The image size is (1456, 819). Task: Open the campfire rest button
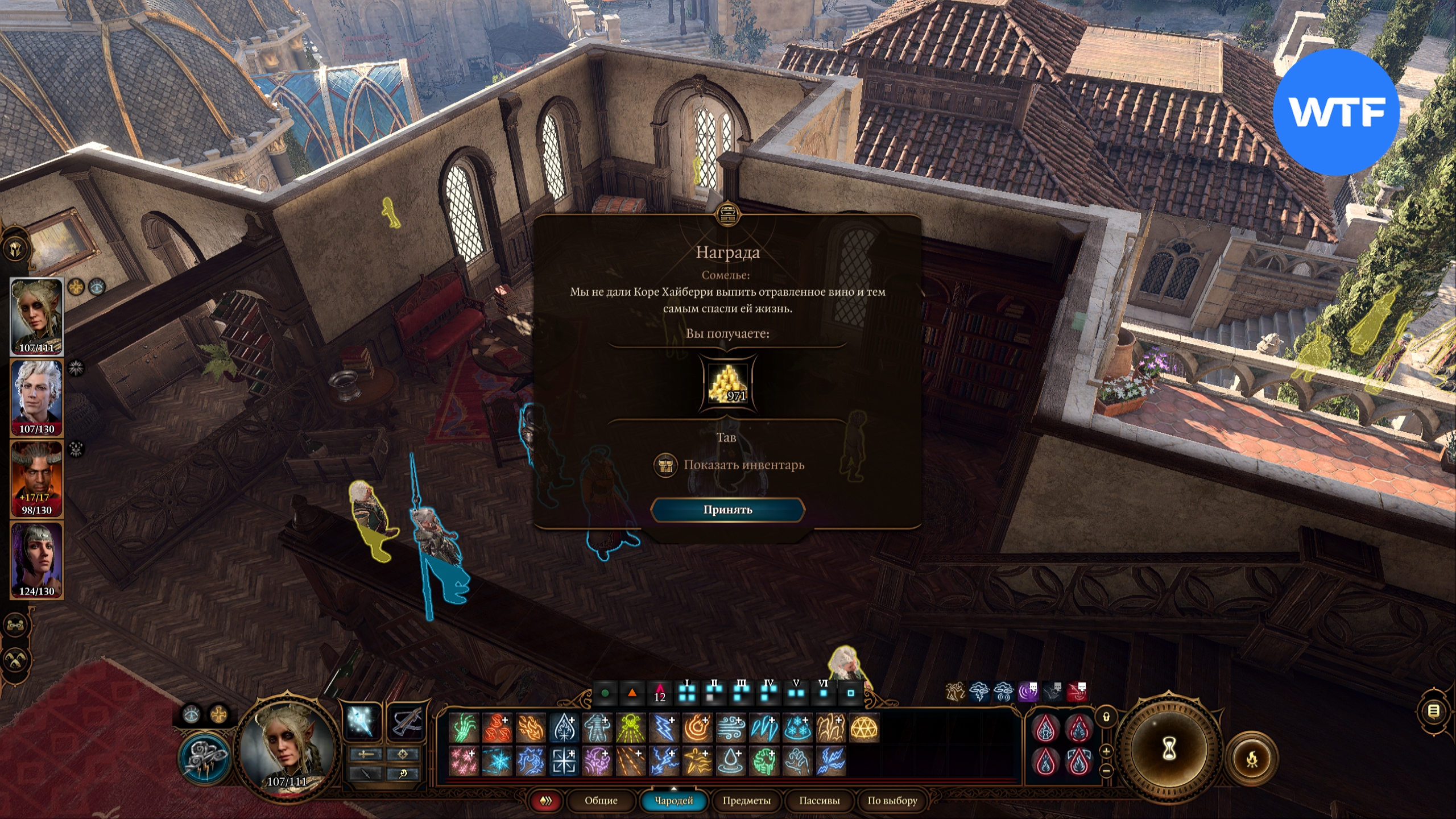(1252, 758)
